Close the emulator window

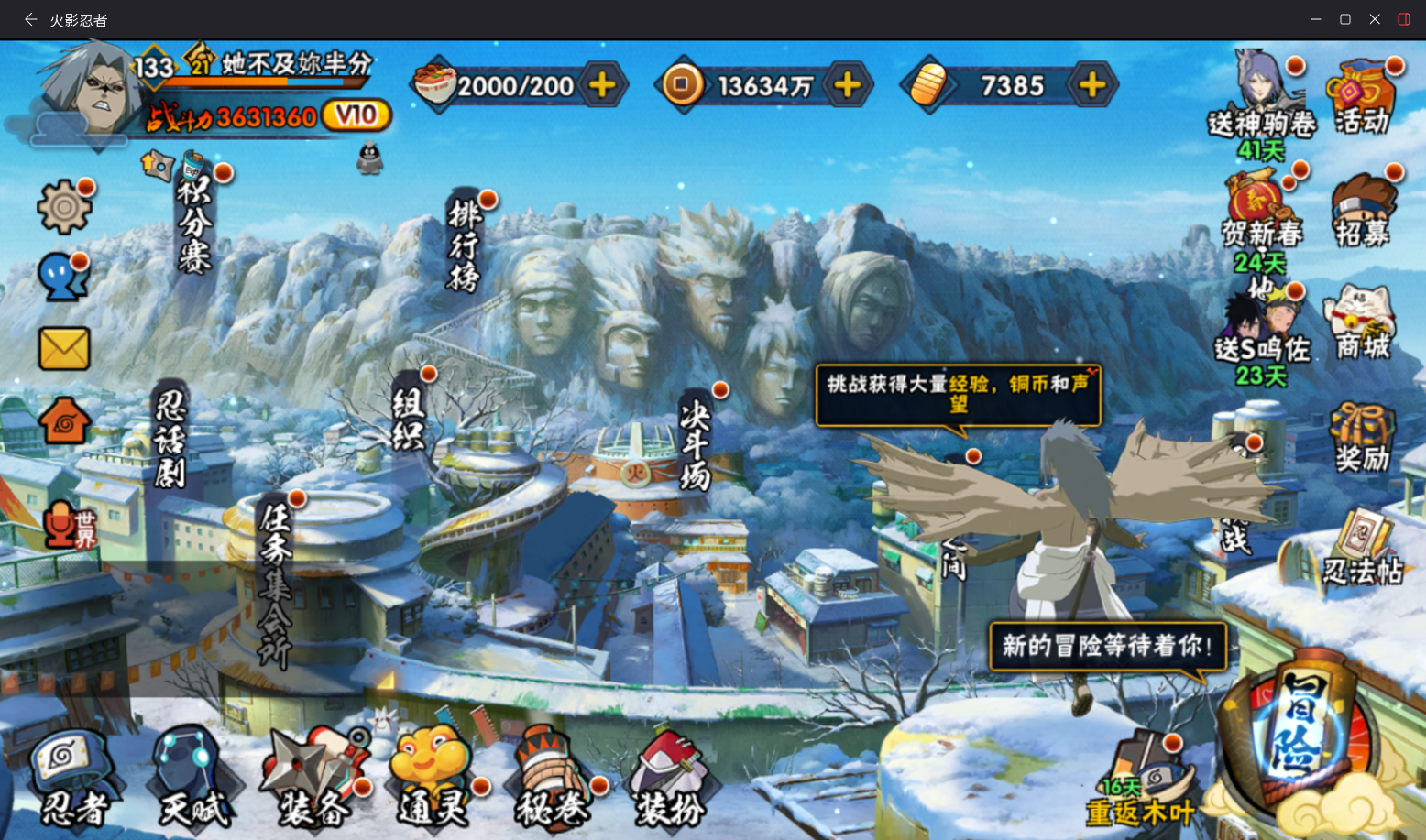coord(1375,19)
